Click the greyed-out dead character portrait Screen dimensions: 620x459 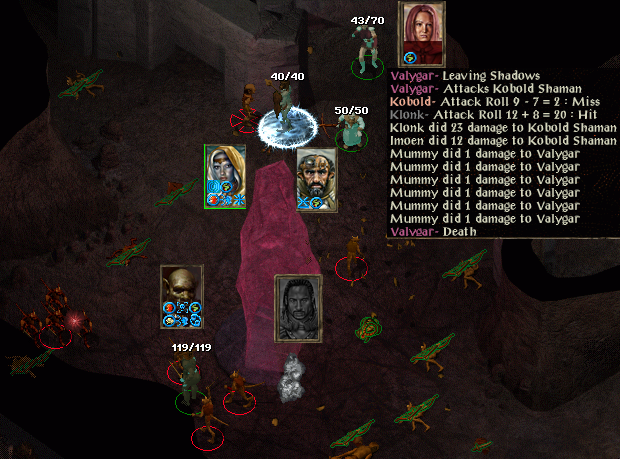click(297, 309)
